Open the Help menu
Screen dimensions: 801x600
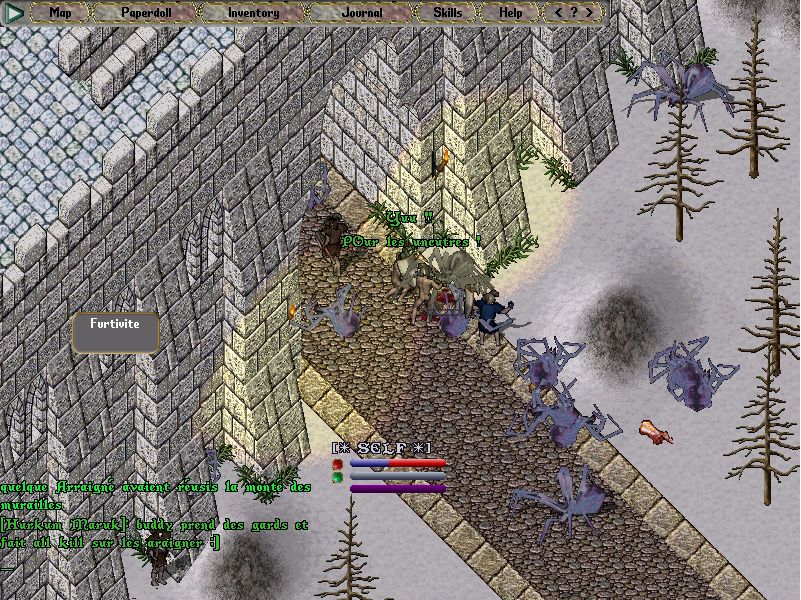click(x=510, y=13)
